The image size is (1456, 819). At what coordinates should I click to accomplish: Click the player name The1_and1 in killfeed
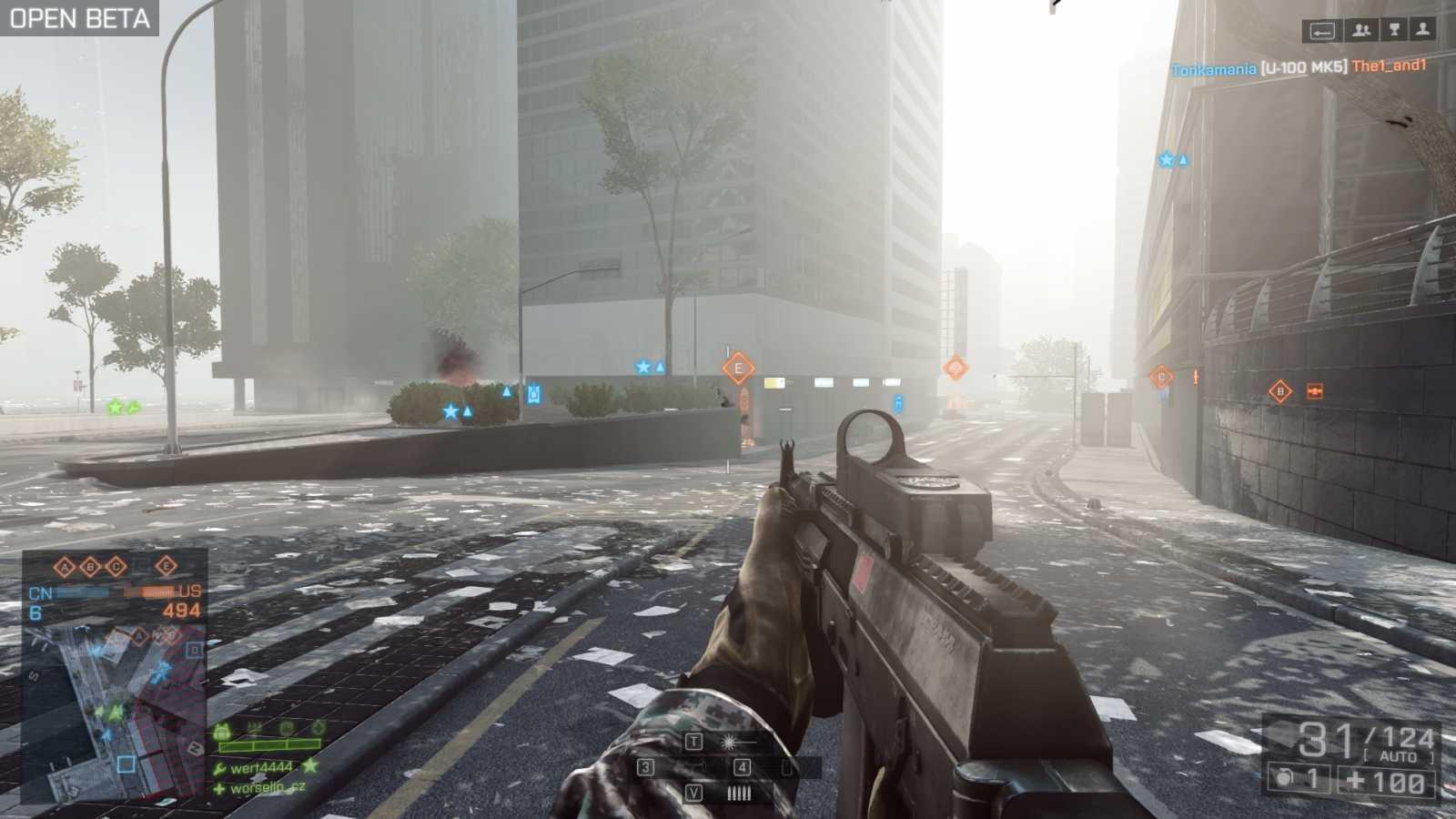pos(1389,66)
